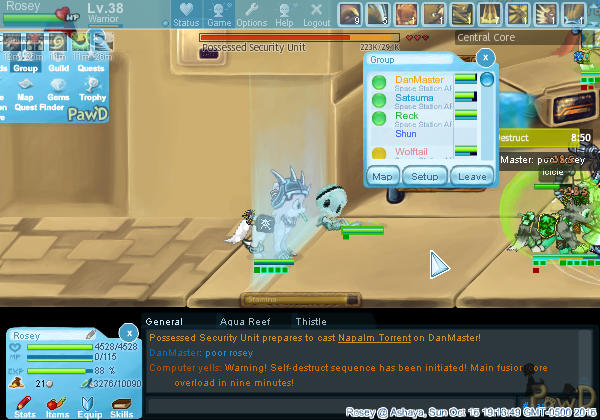The image size is (600, 420).
Task: Select DanMaster in the group list
Action: pyautogui.click(x=420, y=80)
